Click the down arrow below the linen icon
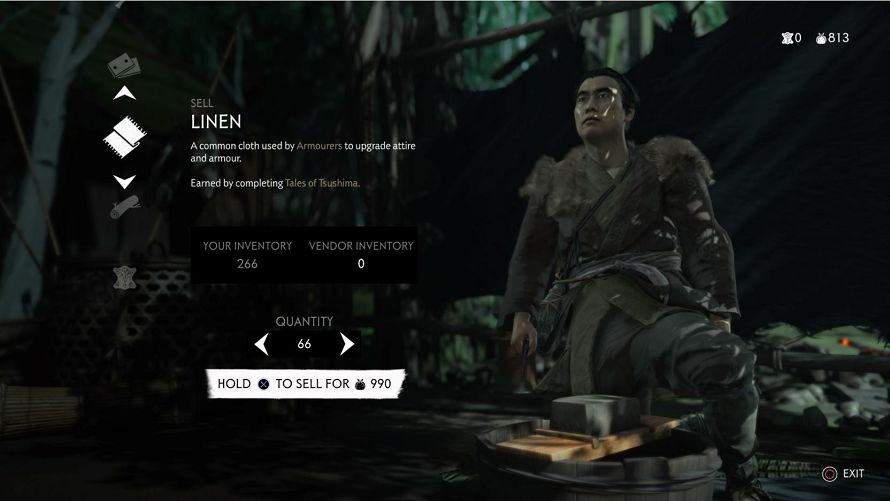The height and width of the screenshot is (501, 890). point(125,181)
